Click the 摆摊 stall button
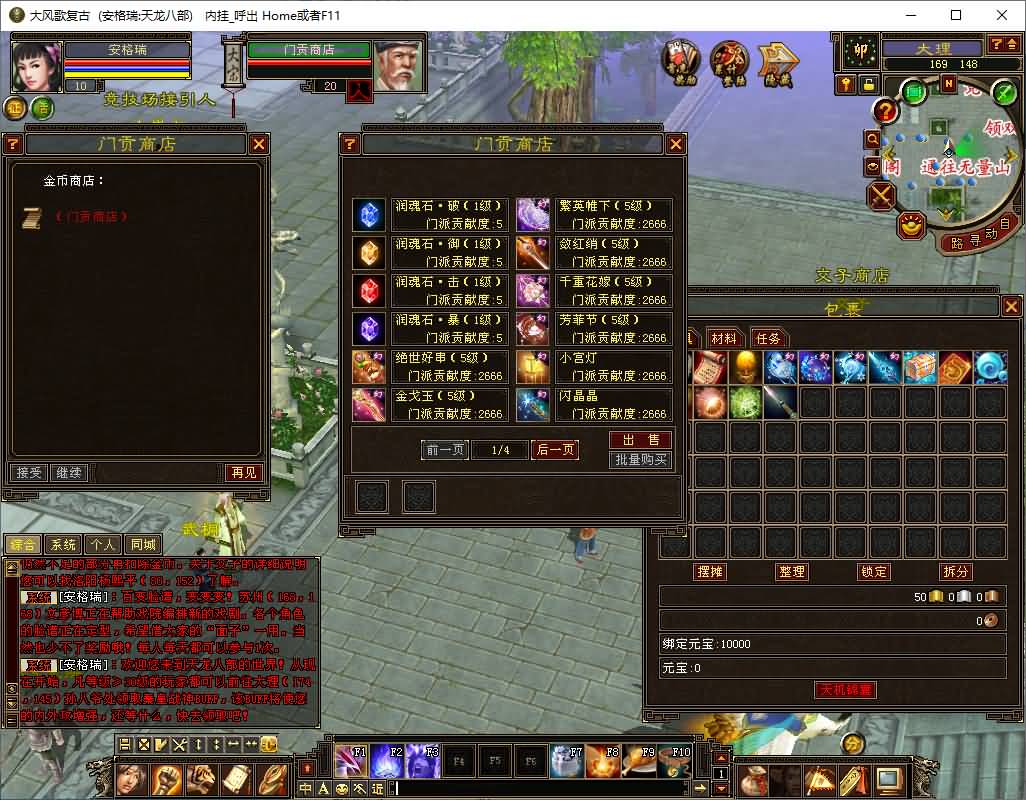 709,572
